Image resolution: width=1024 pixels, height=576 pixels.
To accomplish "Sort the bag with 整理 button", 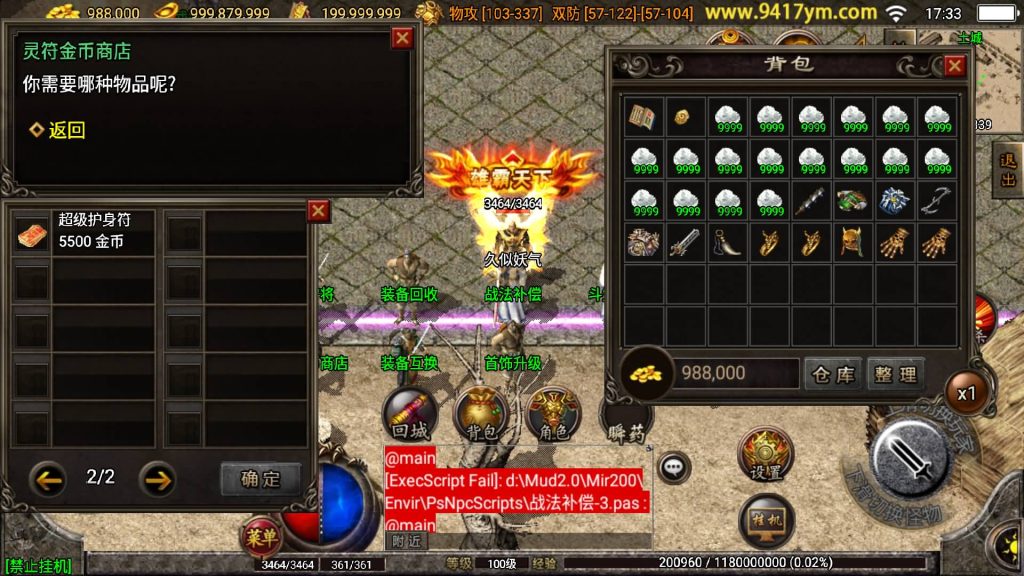I will point(894,374).
